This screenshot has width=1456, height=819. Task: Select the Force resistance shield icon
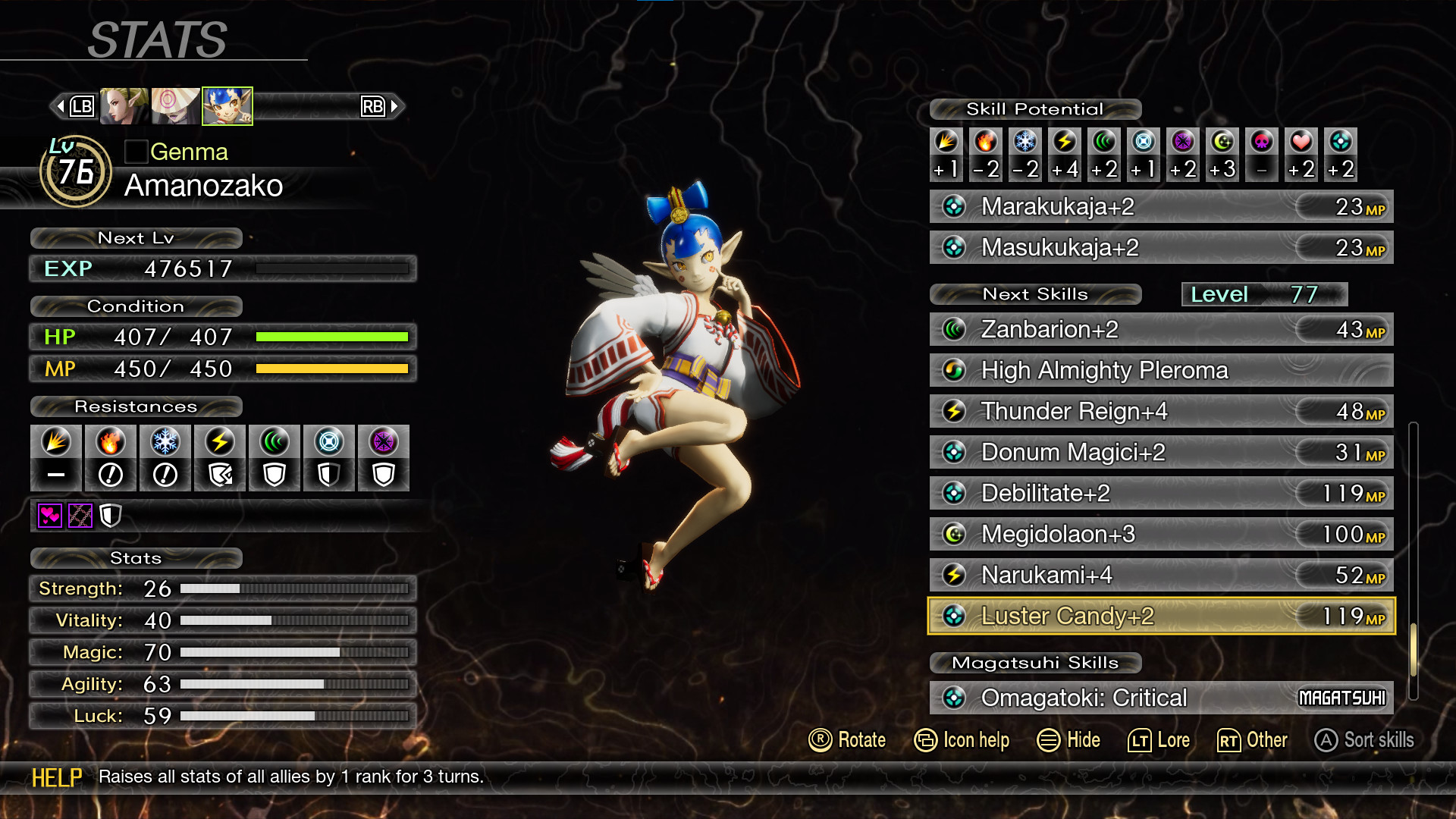tap(274, 474)
